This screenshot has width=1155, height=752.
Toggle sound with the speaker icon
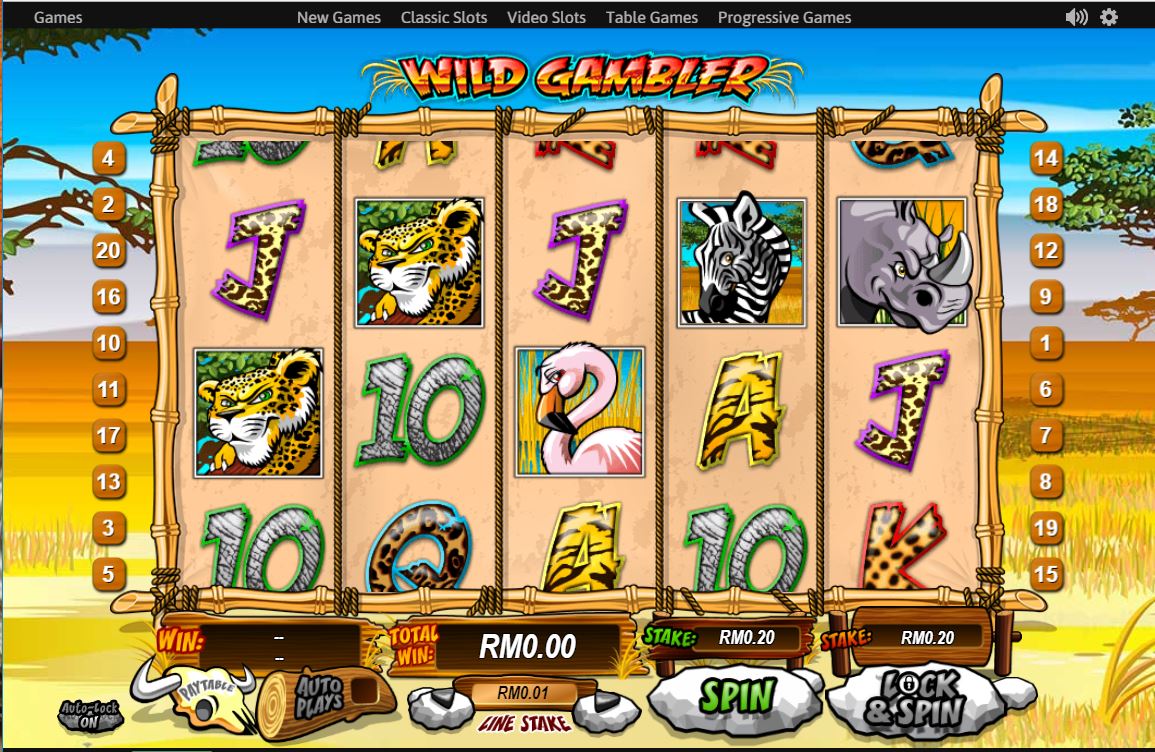coord(1076,17)
